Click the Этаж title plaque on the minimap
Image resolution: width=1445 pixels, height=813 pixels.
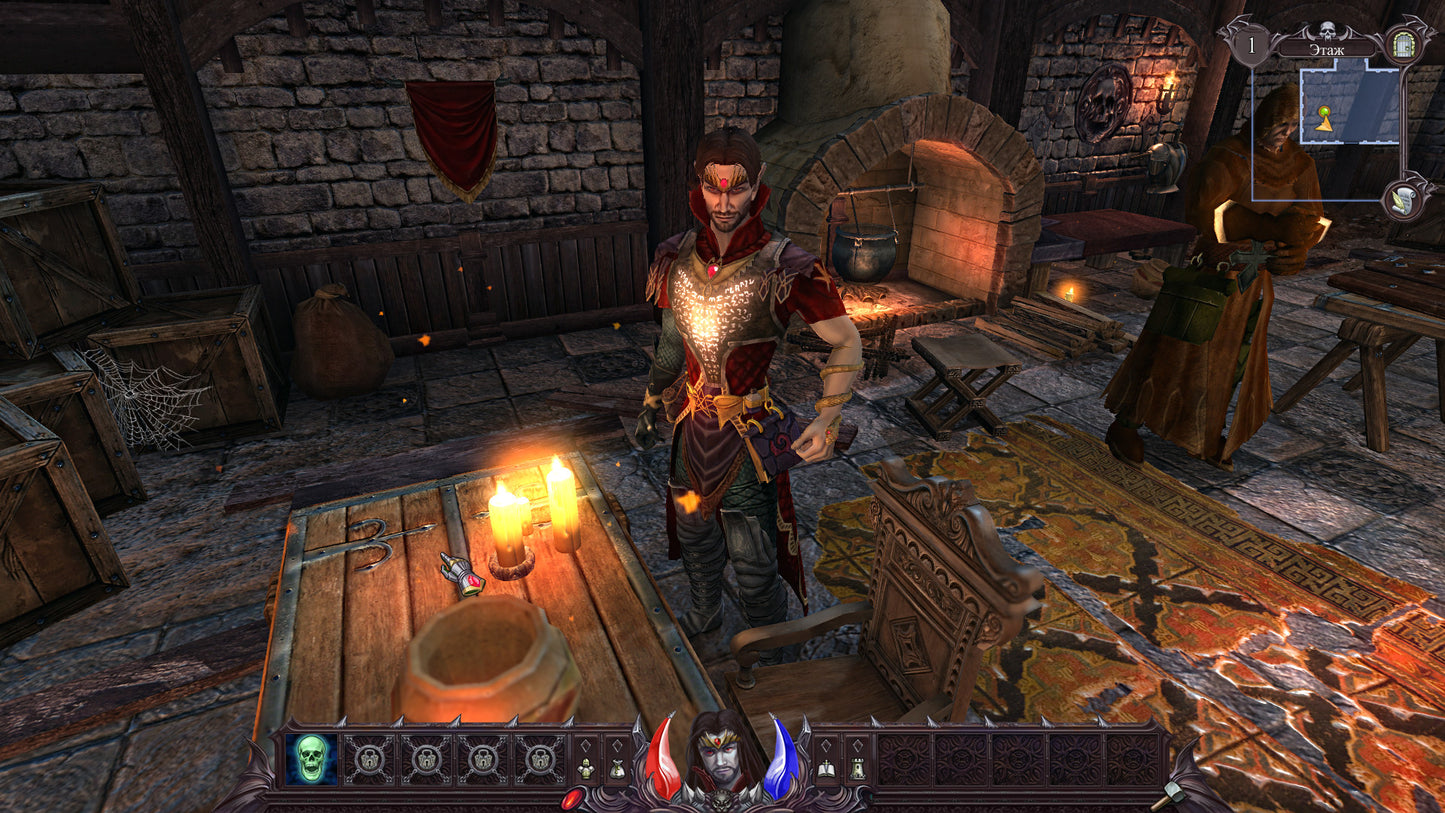1327,48
